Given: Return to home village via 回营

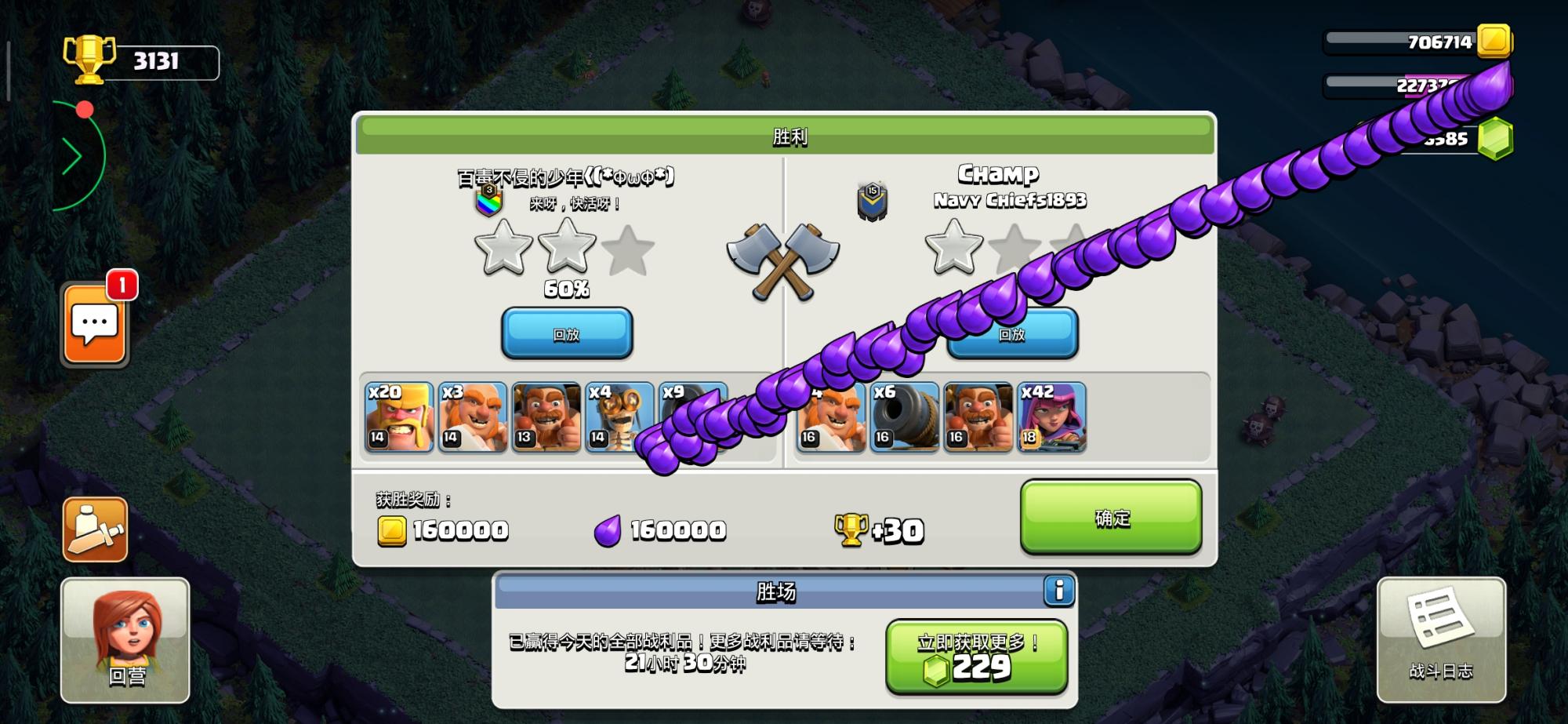Looking at the screenshot, I should (125, 640).
